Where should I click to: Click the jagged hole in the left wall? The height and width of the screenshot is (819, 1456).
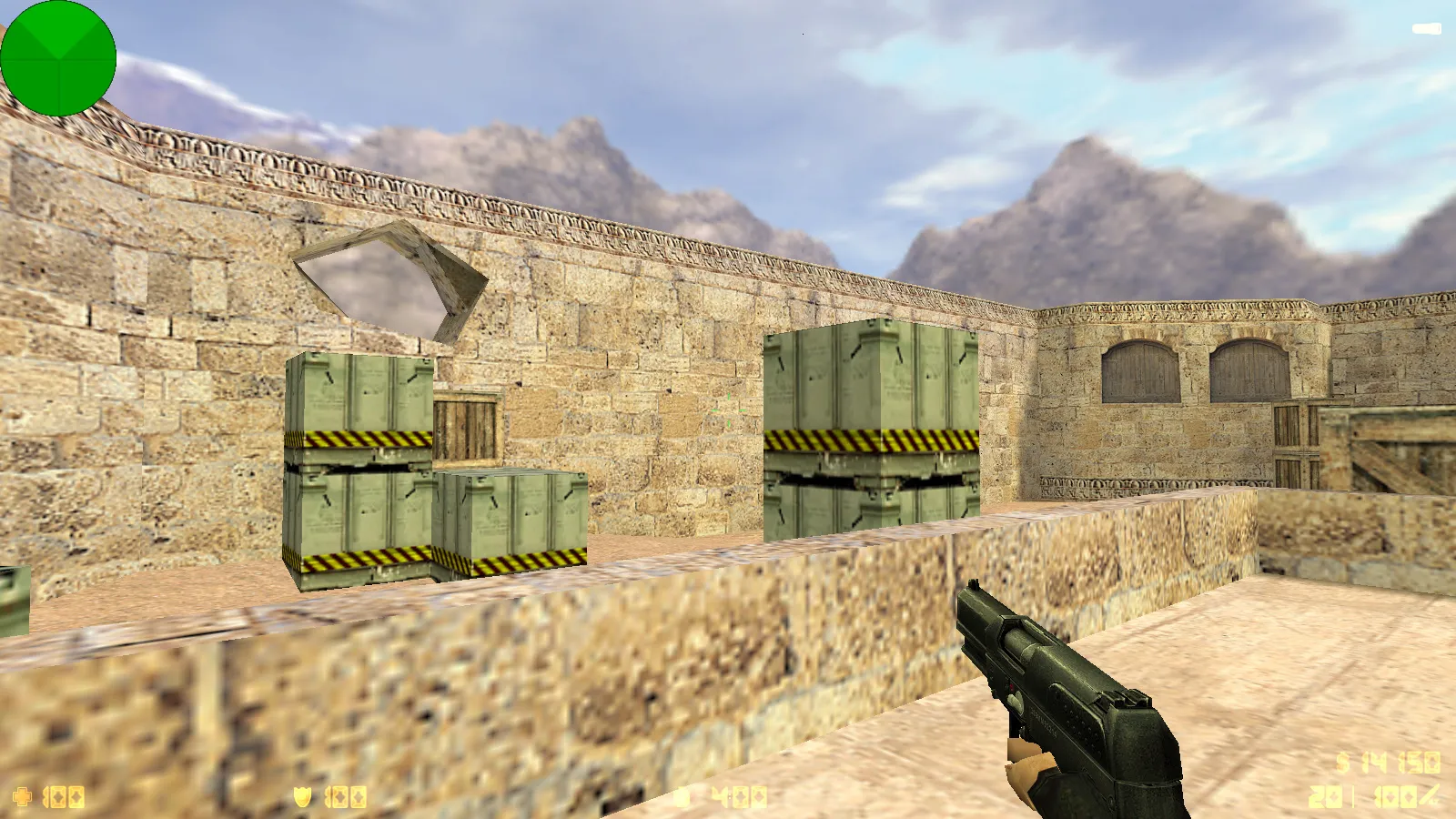pyautogui.click(x=382, y=282)
